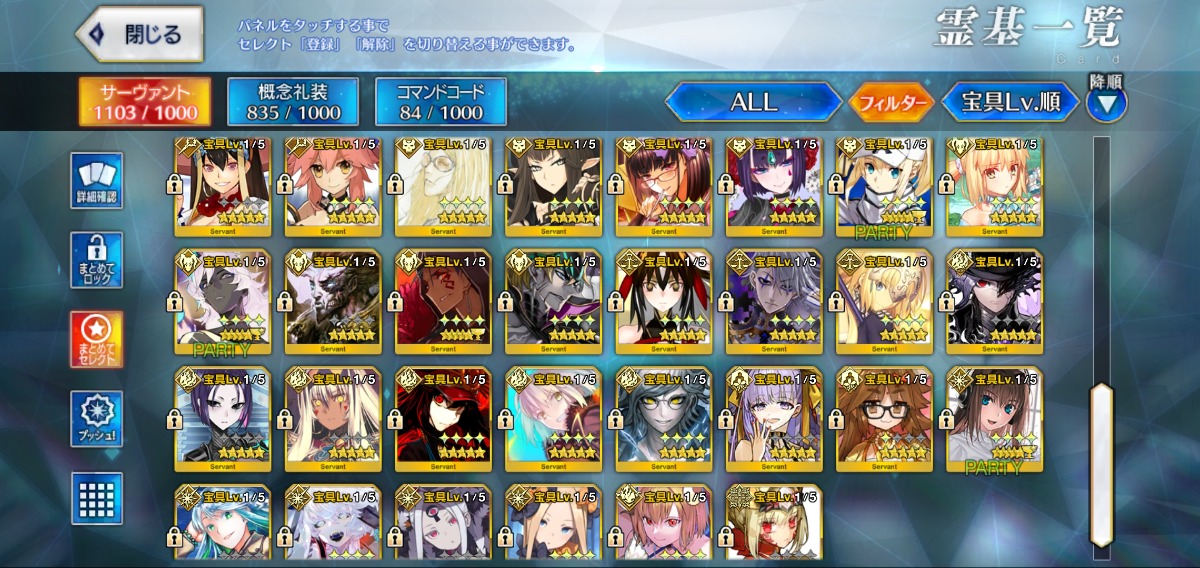Activate まとめてセレクト bulk select

97,339
